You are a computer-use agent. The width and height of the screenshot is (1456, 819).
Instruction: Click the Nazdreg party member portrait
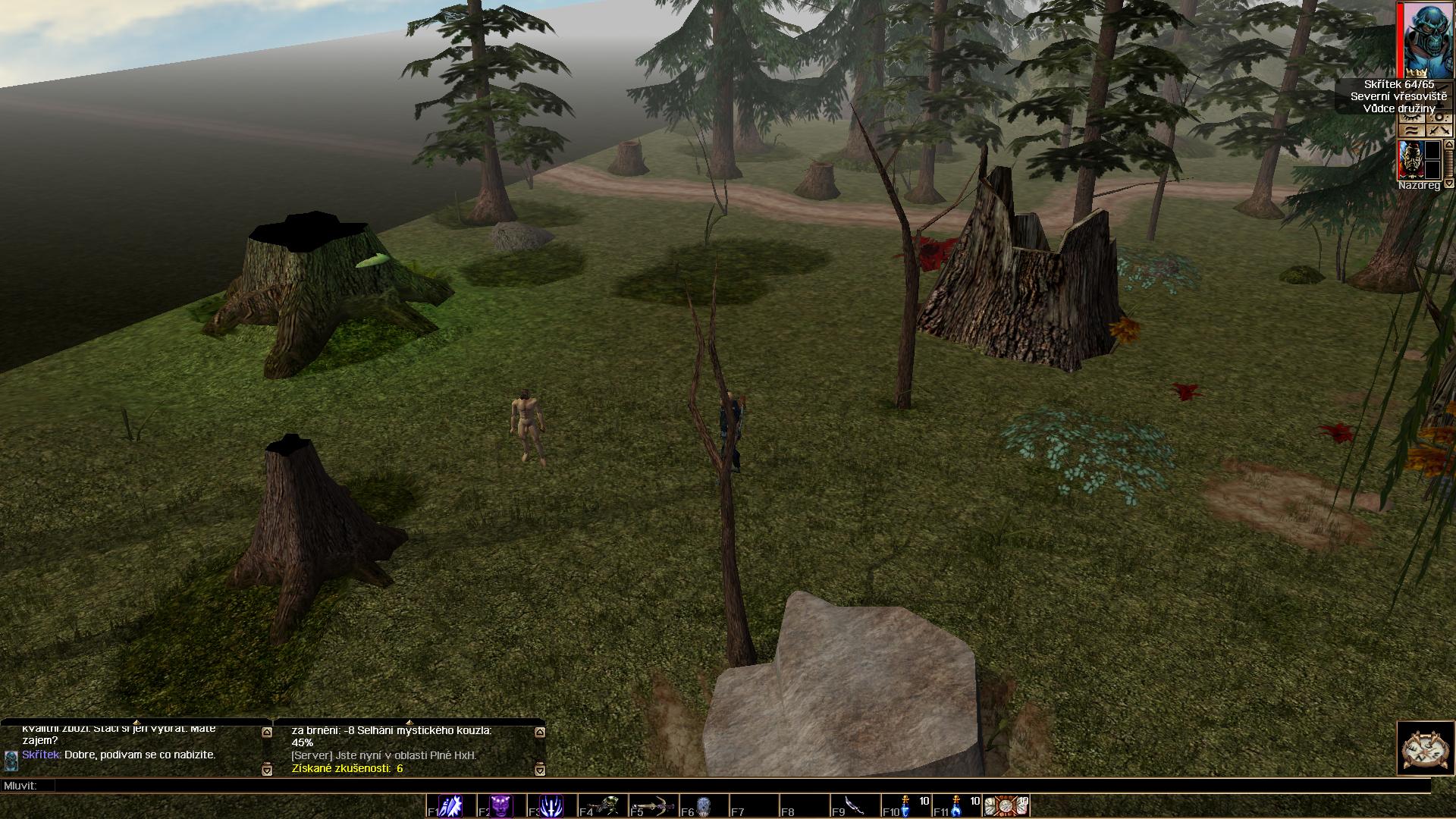point(1409,160)
